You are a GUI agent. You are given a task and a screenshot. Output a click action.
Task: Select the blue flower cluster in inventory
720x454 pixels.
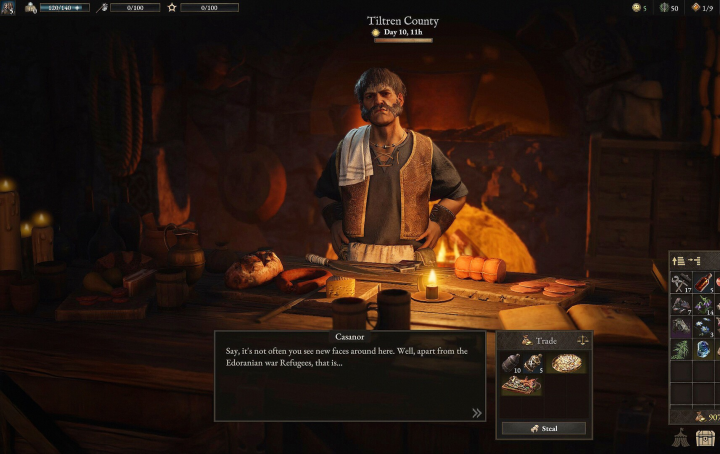point(706,326)
